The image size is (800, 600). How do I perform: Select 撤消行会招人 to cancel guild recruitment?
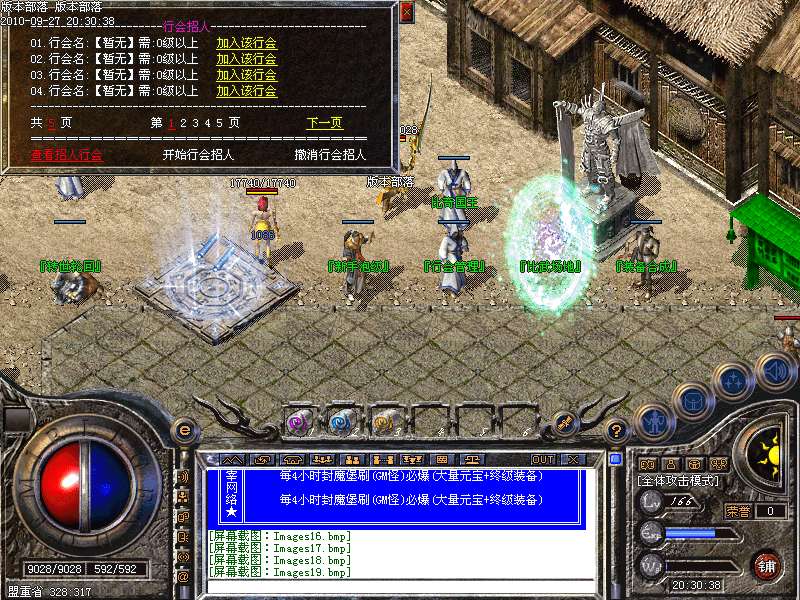pyautogui.click(x=330, y=155)
